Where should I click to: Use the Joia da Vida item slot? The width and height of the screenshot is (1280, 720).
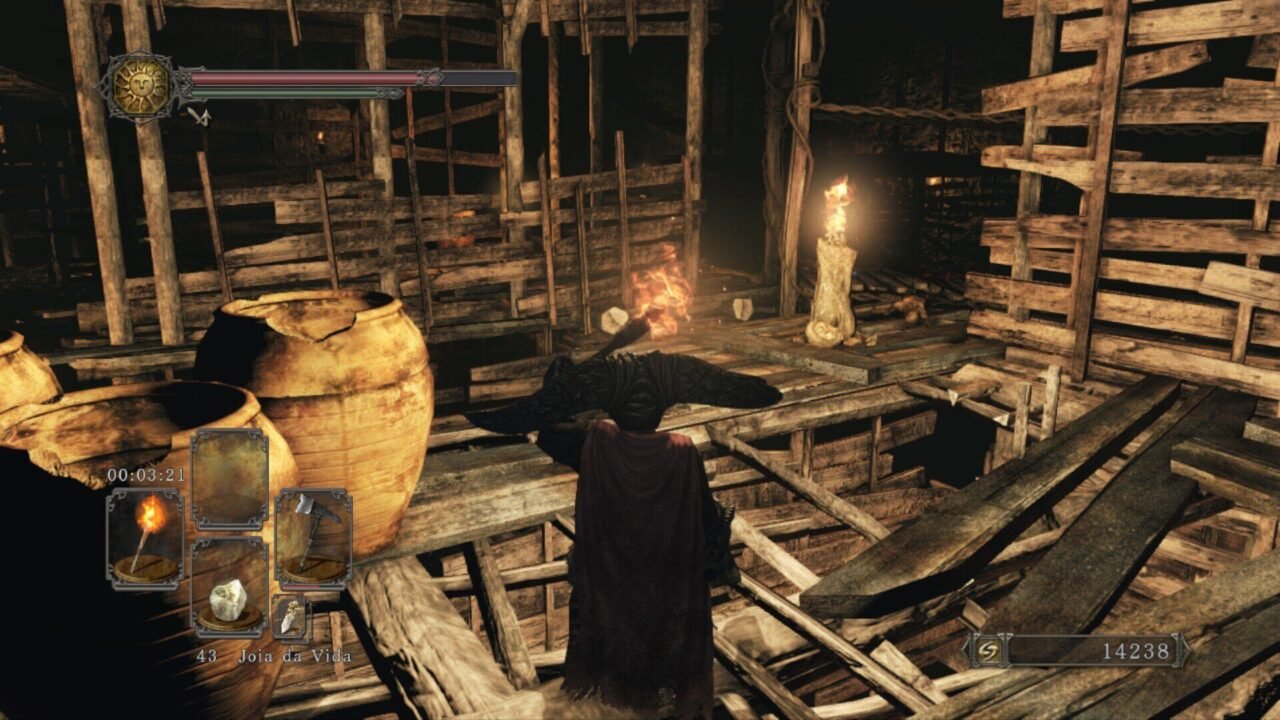point(229,588)
